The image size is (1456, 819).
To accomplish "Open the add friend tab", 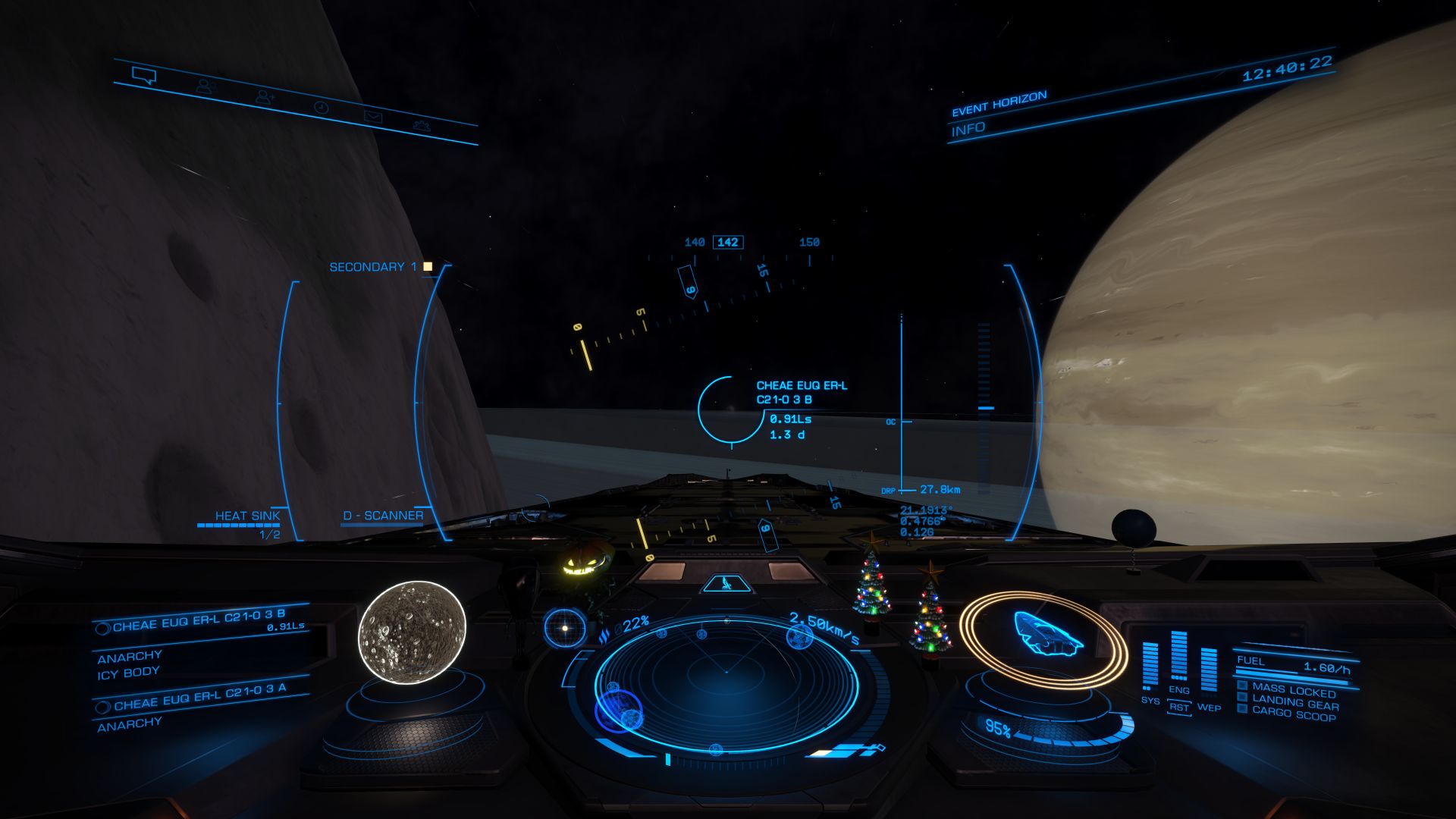I will [265, 97].
